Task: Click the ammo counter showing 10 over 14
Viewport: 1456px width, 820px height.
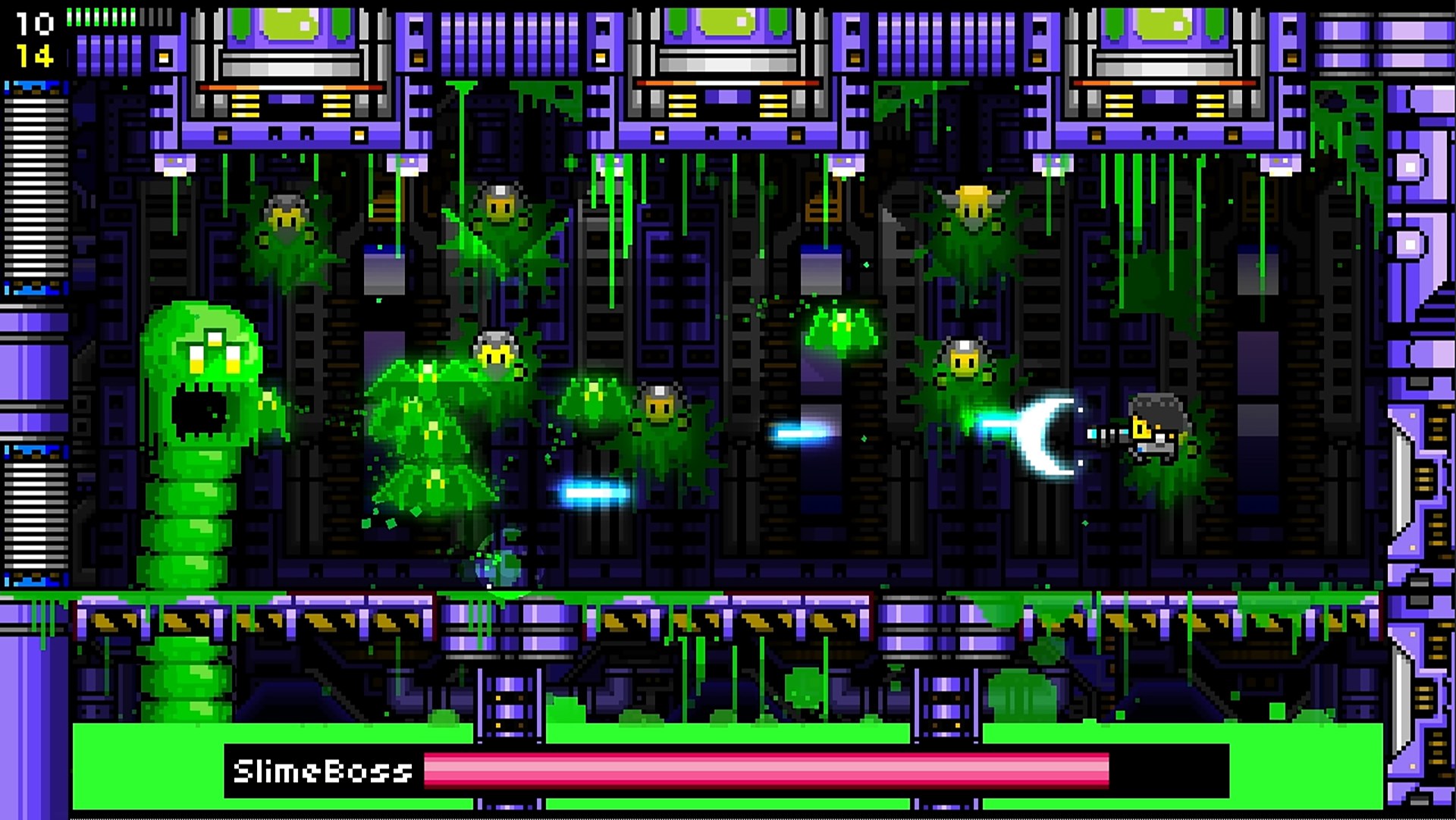Action: click(36, 38)
